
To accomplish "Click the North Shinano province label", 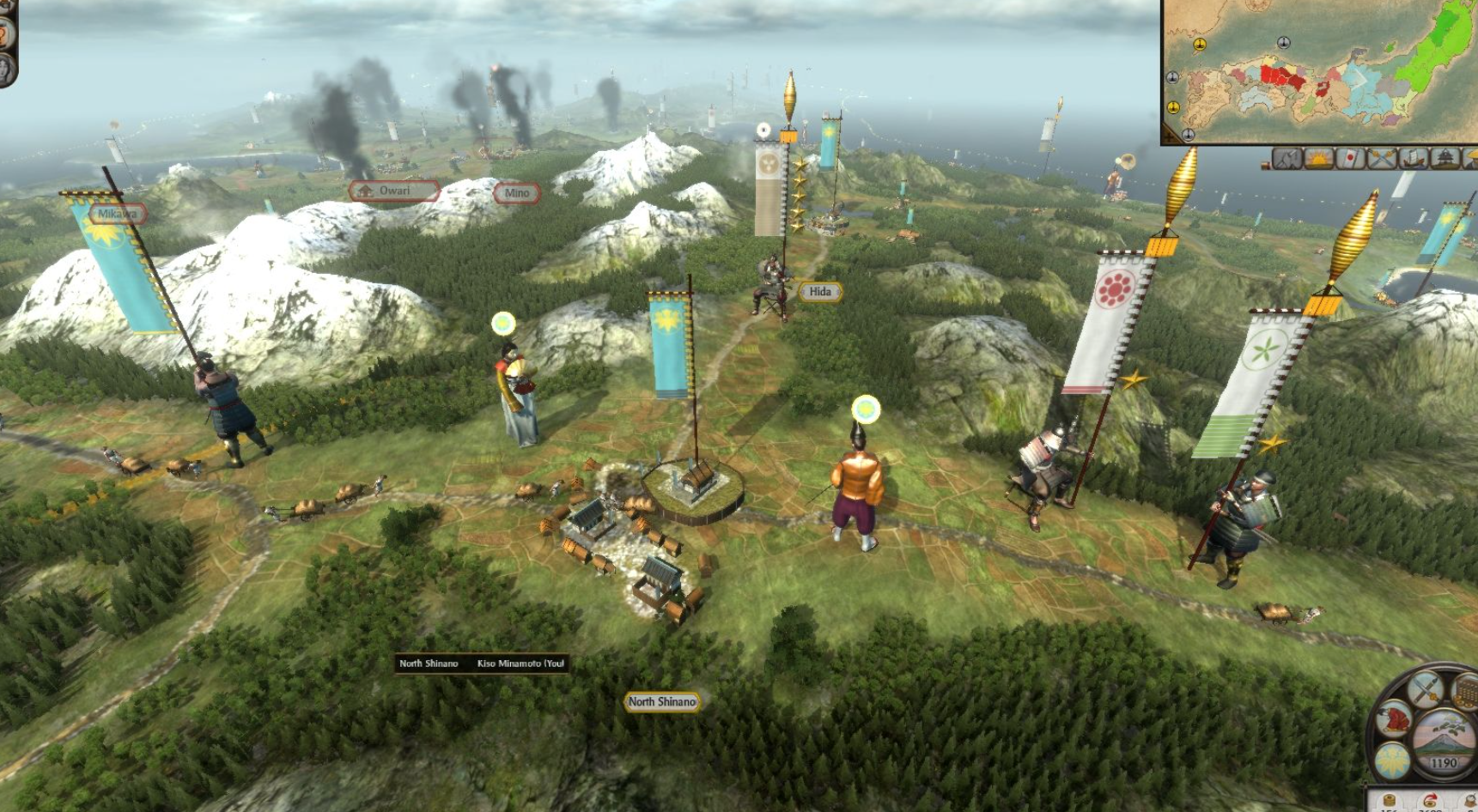I will pos(664,700).
